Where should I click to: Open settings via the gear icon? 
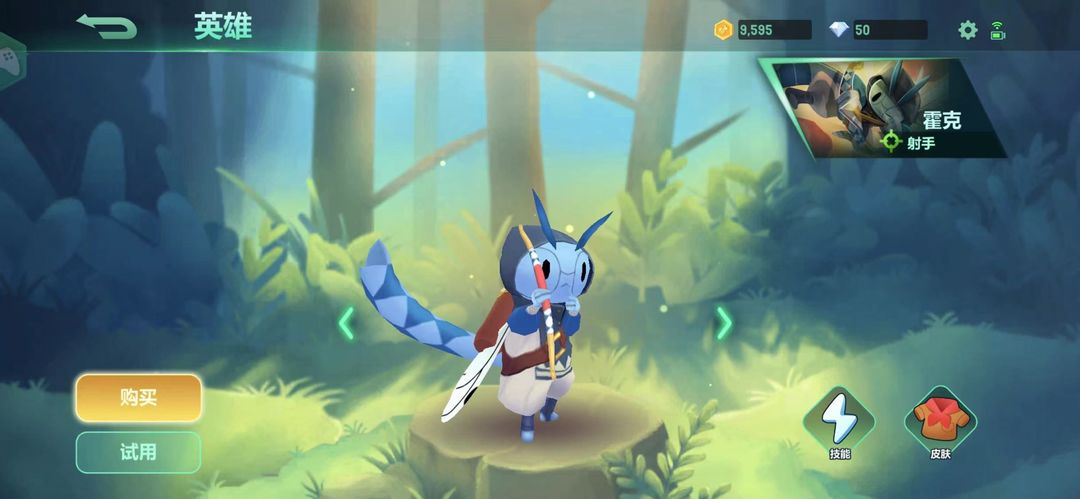pos(967,30)
